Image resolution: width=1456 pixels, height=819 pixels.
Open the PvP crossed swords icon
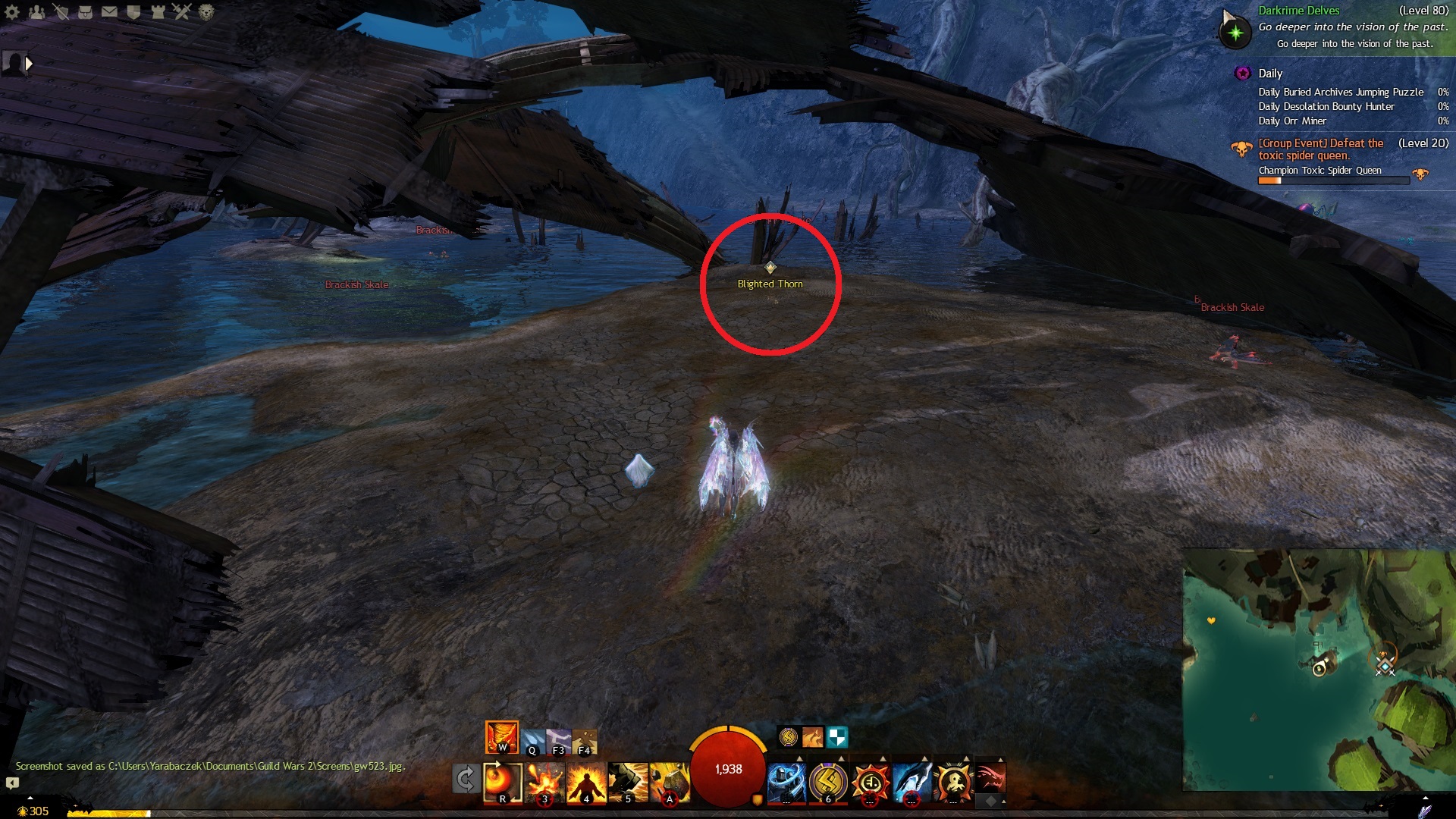[182, 11]
